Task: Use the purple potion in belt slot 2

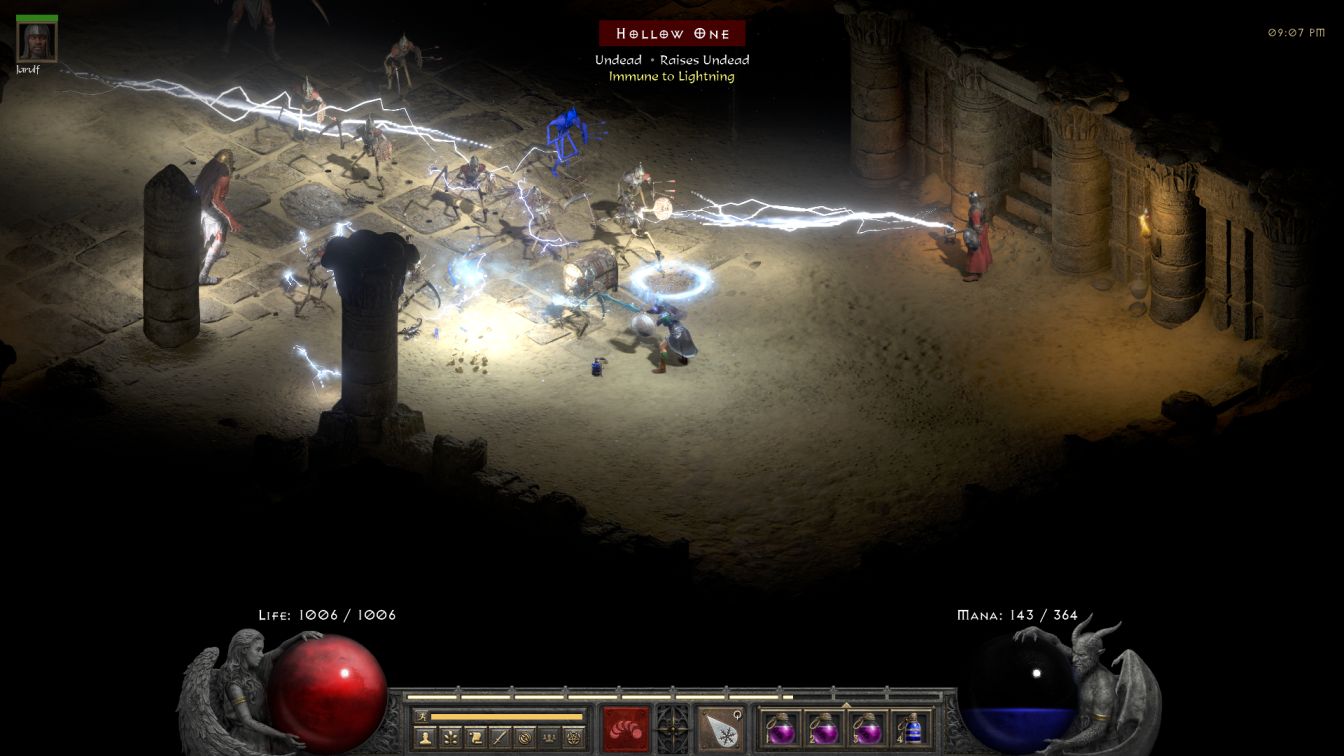Action: pos(823,728)
